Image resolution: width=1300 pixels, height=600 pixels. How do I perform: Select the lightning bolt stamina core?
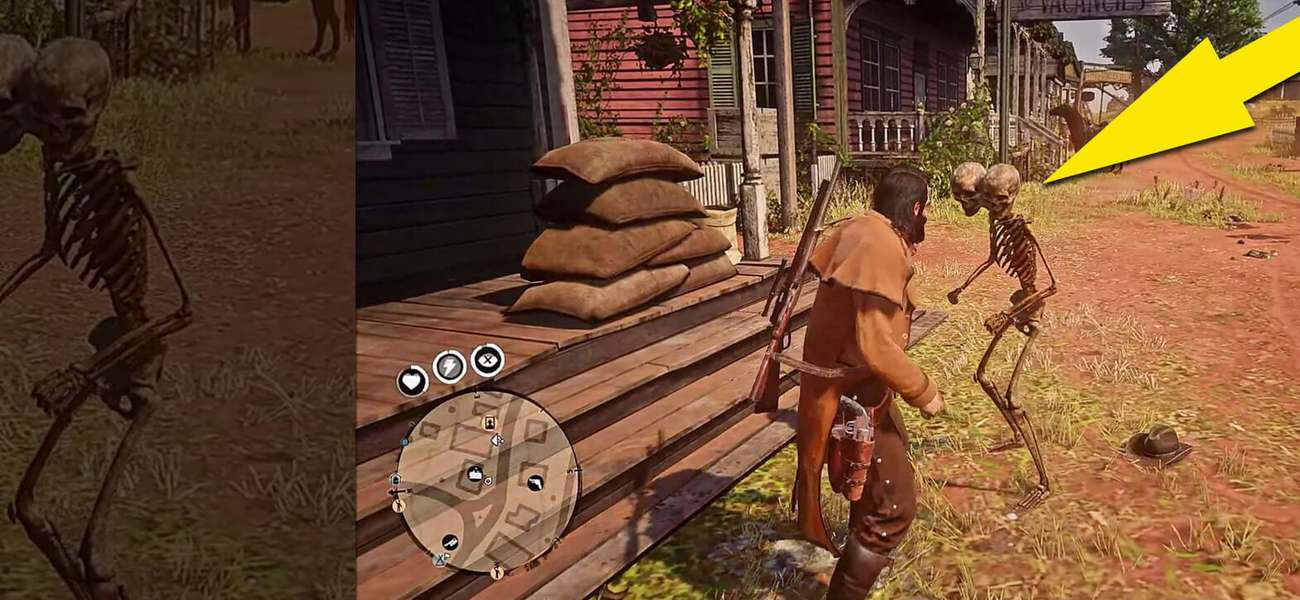point(449,367)
